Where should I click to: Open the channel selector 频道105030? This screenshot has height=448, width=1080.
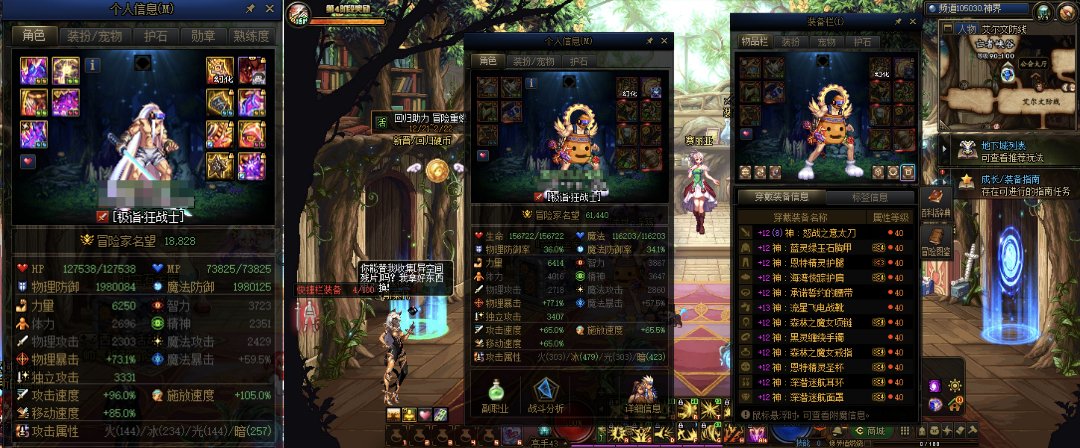(990, 9)
